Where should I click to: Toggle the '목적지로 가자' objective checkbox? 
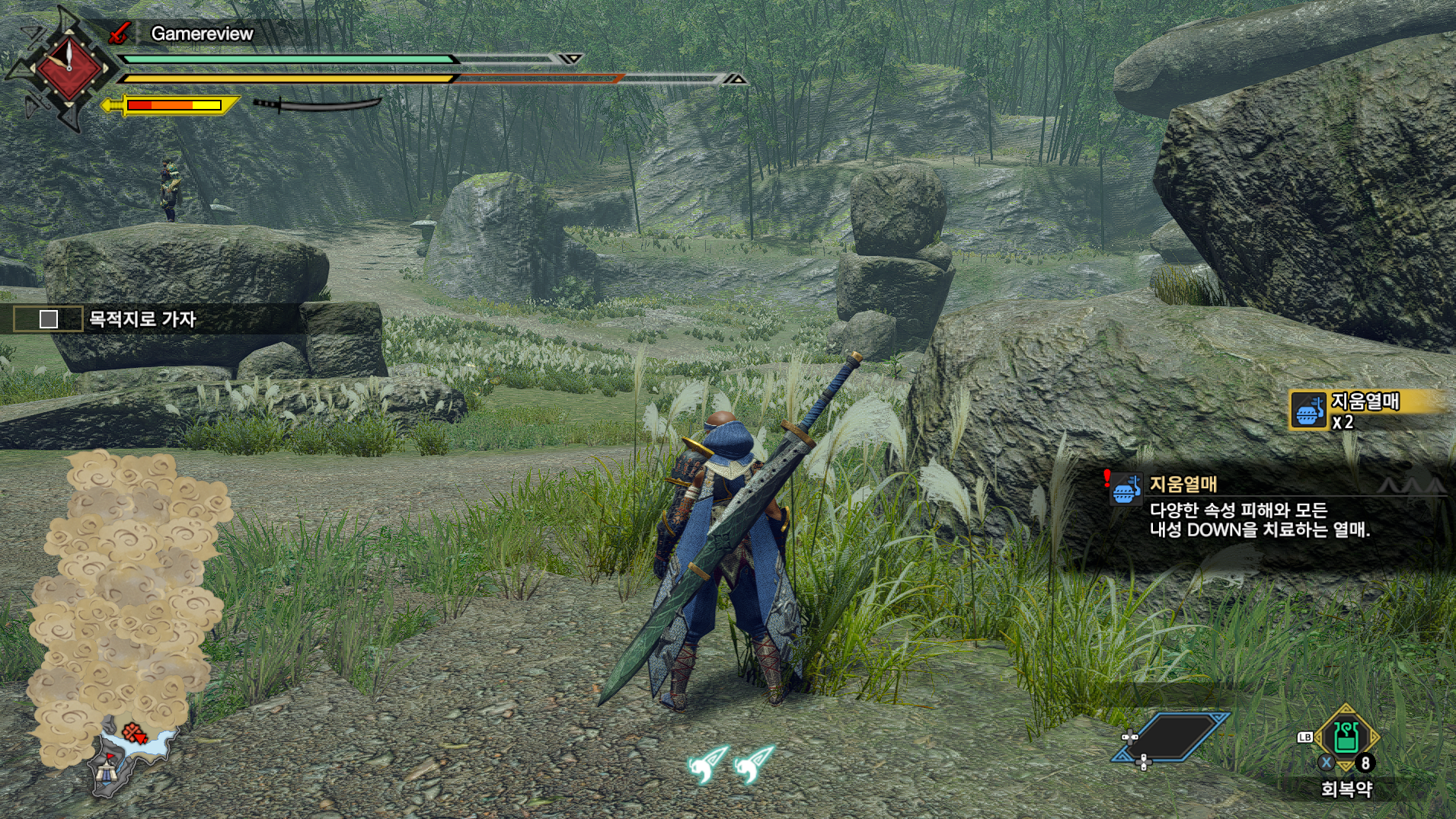pos(49,319)
